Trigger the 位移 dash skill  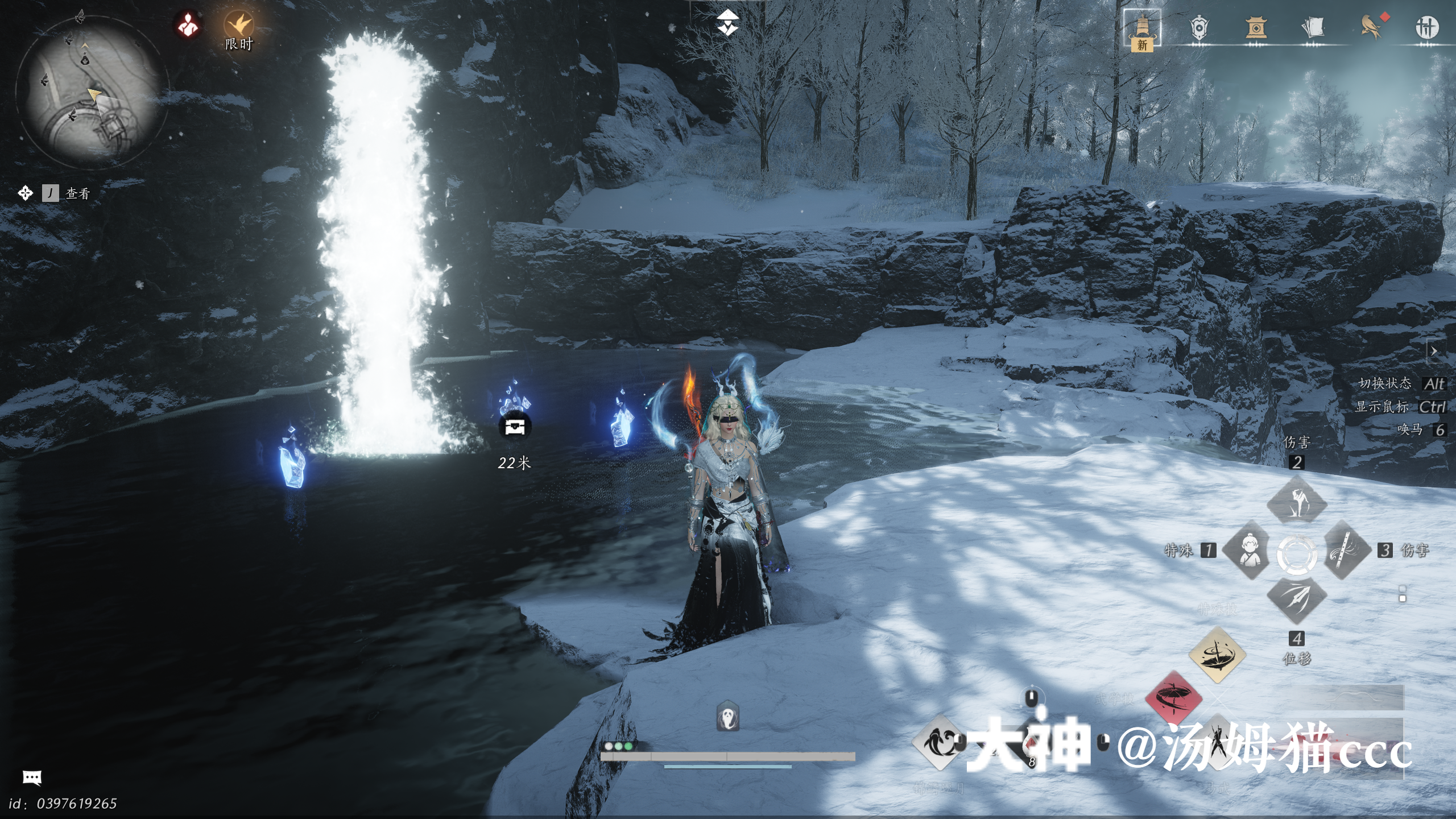click(x=1297, y=599)
